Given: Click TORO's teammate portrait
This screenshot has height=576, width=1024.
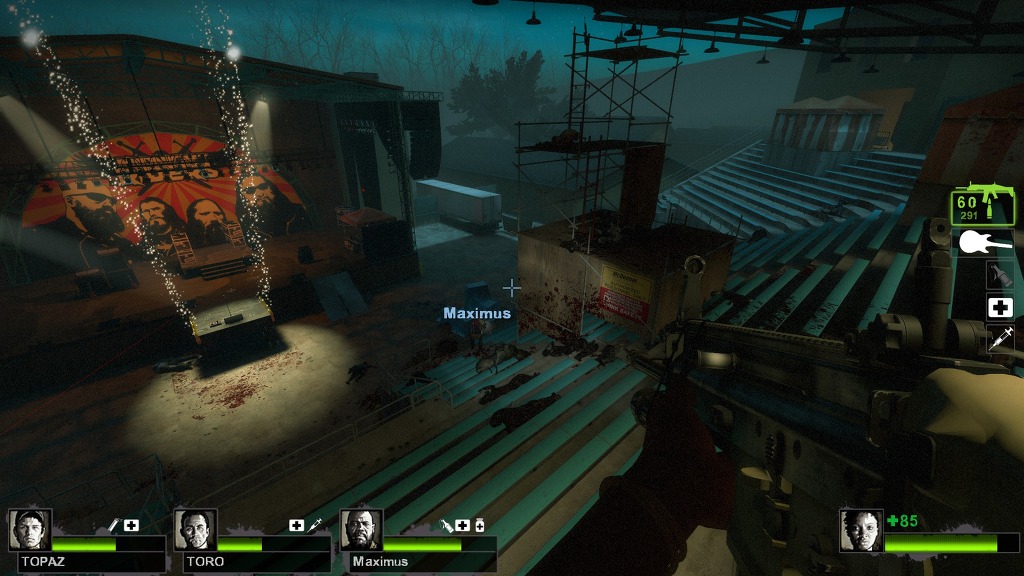Looking at the screenshot, I should (x=195, y=530).
